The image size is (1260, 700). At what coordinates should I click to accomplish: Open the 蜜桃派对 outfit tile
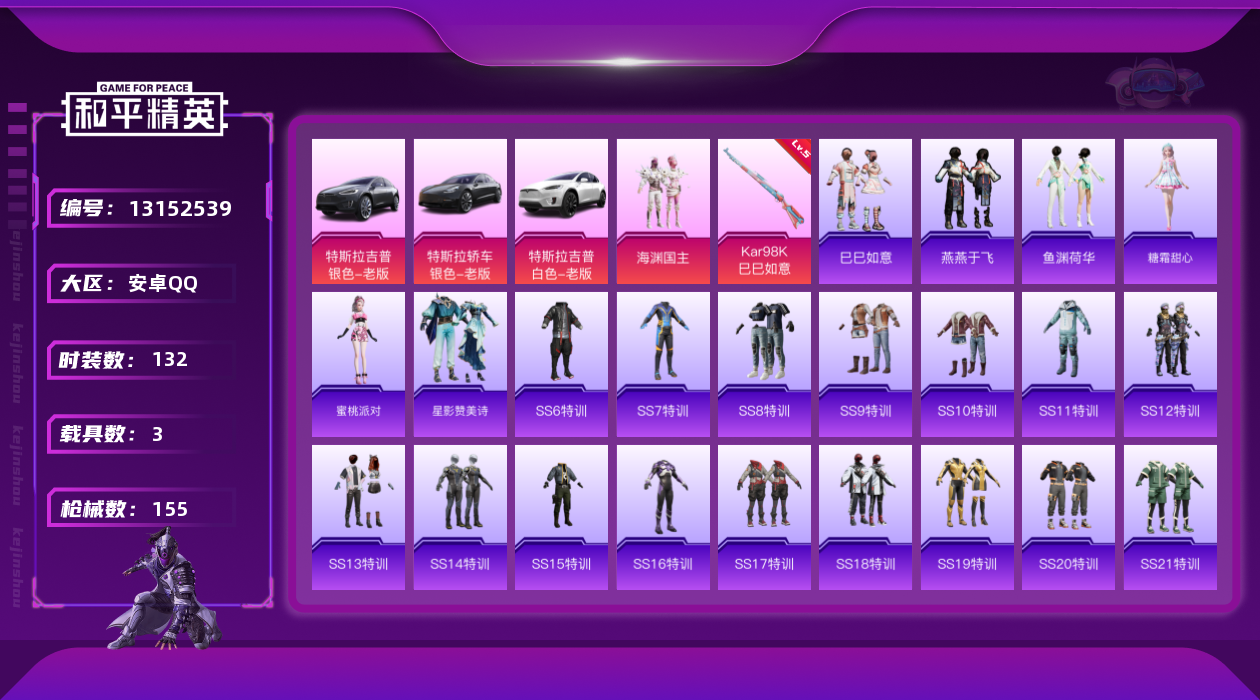tap(358, 364)
